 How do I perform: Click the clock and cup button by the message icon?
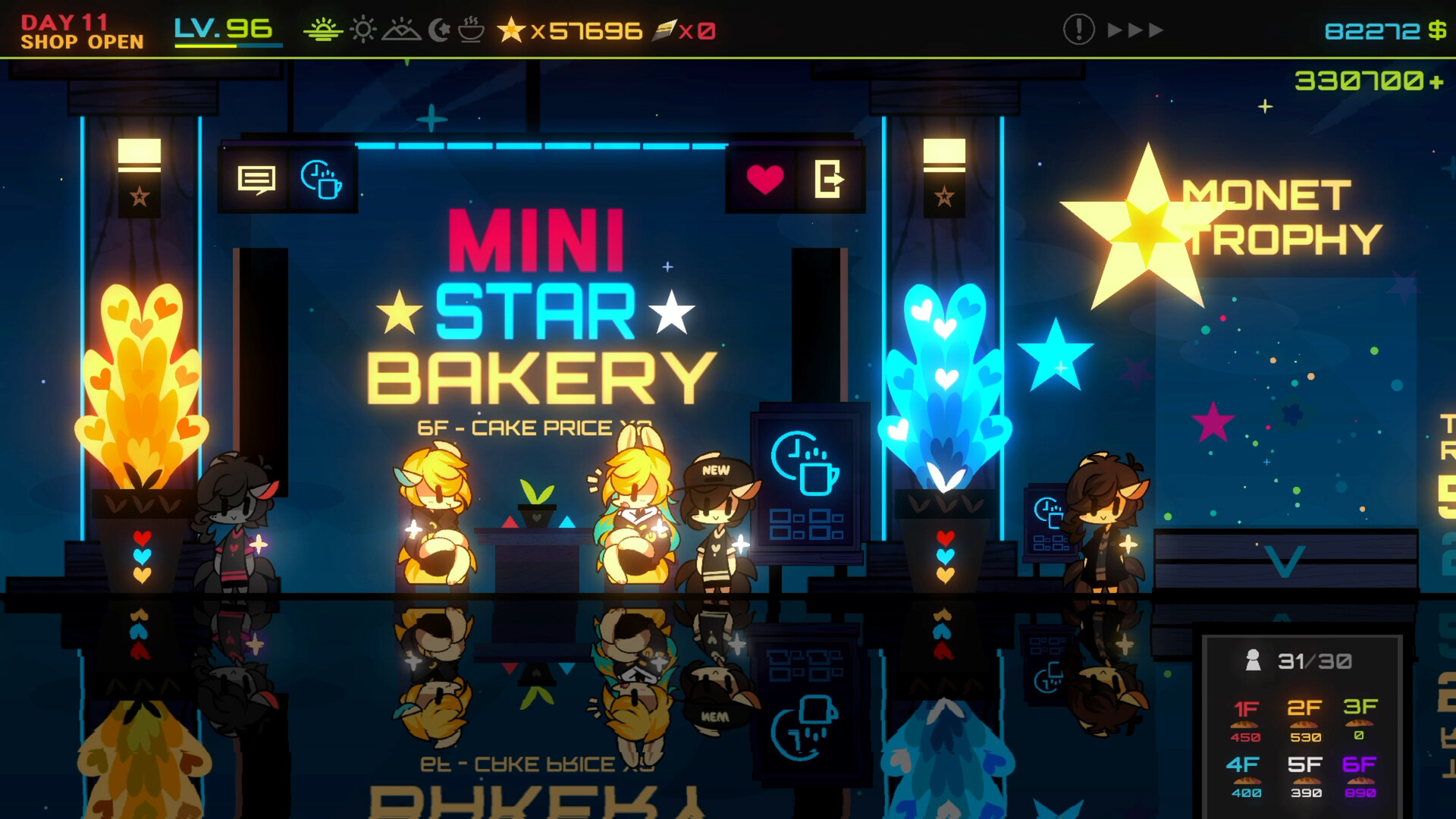pos(322,180)
